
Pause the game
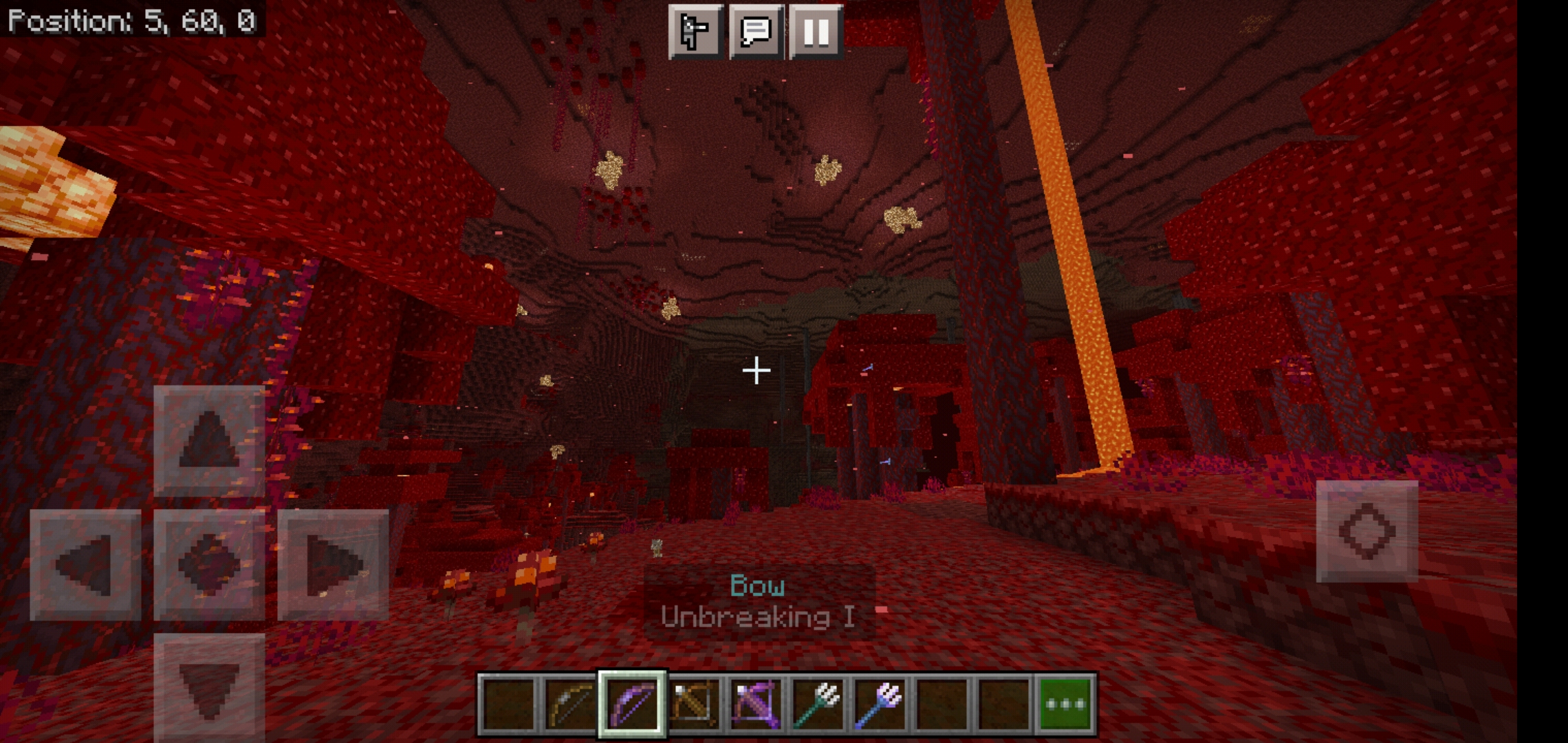click(816, 32)
